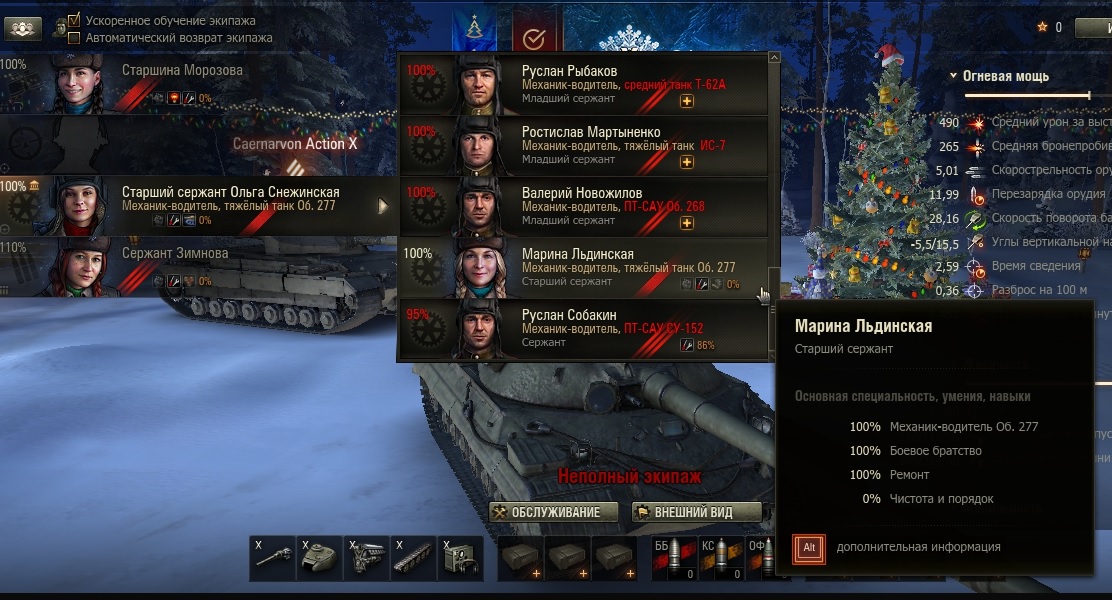Select the radio module slot
The height and width of the screenshot is (600, 1112).
click(459, 558)
